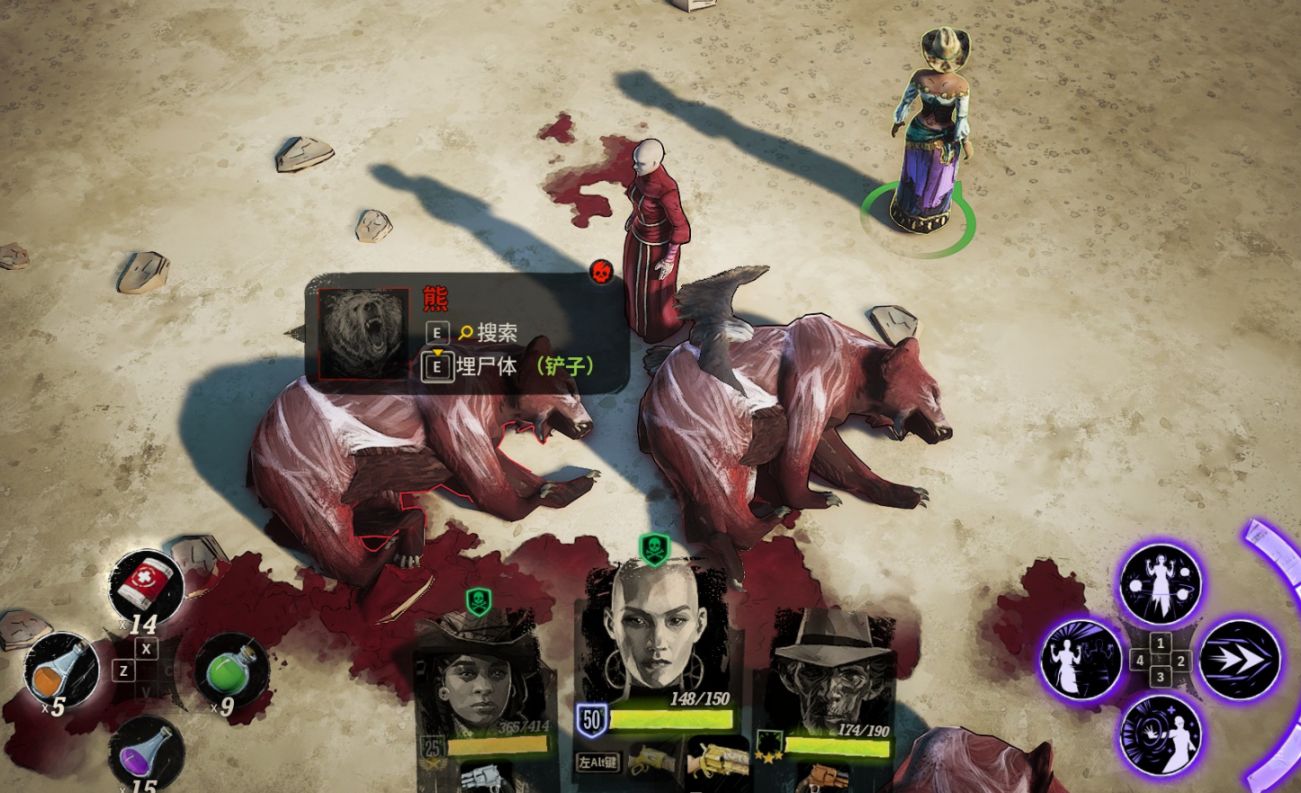
Task: Activate the shadow clone ability
Action: click(1082, 660)
